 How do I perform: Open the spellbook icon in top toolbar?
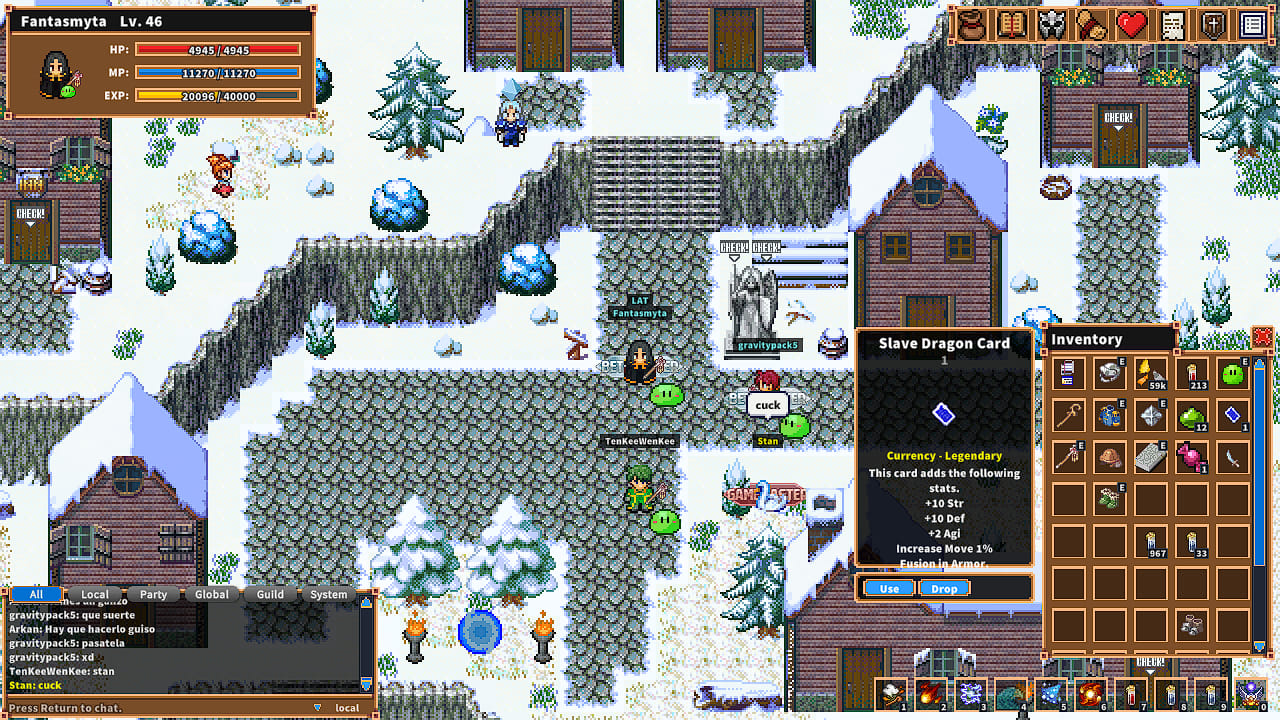click(1010, 26)
